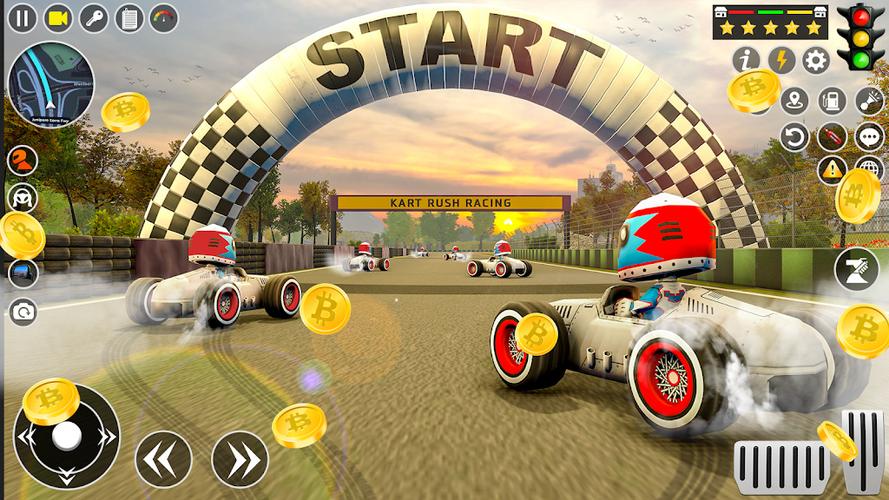Open the gear settings
Screen dimensions: 889x500
[x=816, y=60]
